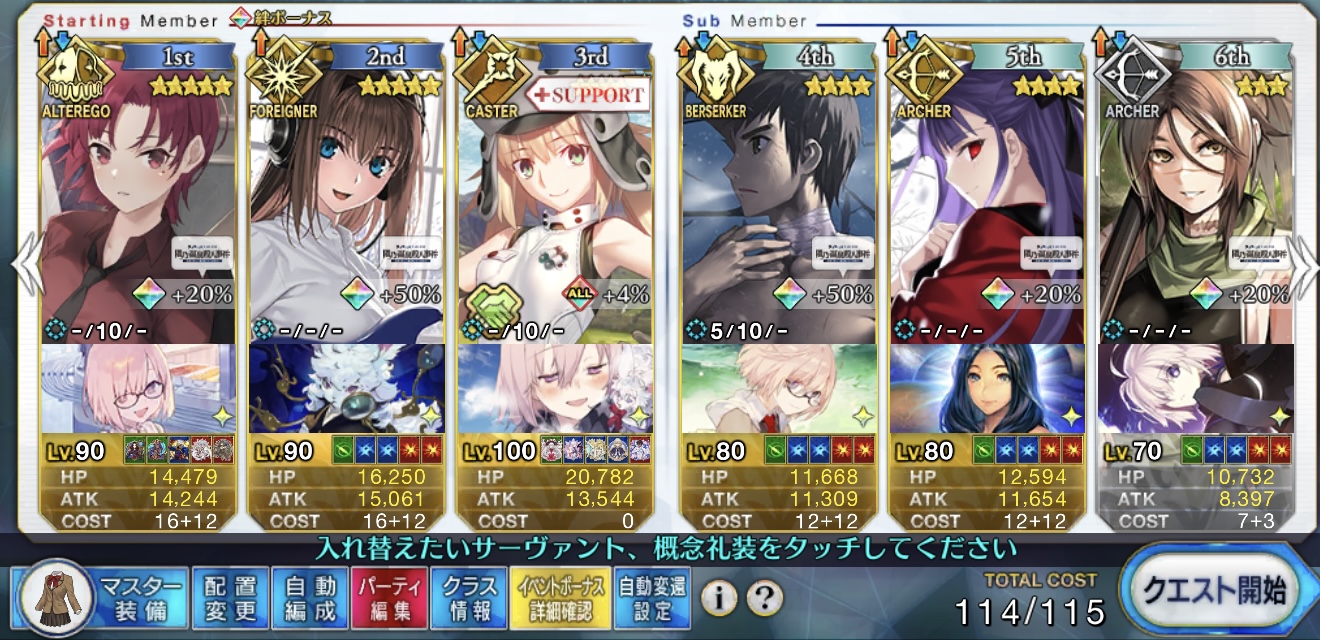Select the 1st slot Alterego servant card

click(x=138, y=200)
